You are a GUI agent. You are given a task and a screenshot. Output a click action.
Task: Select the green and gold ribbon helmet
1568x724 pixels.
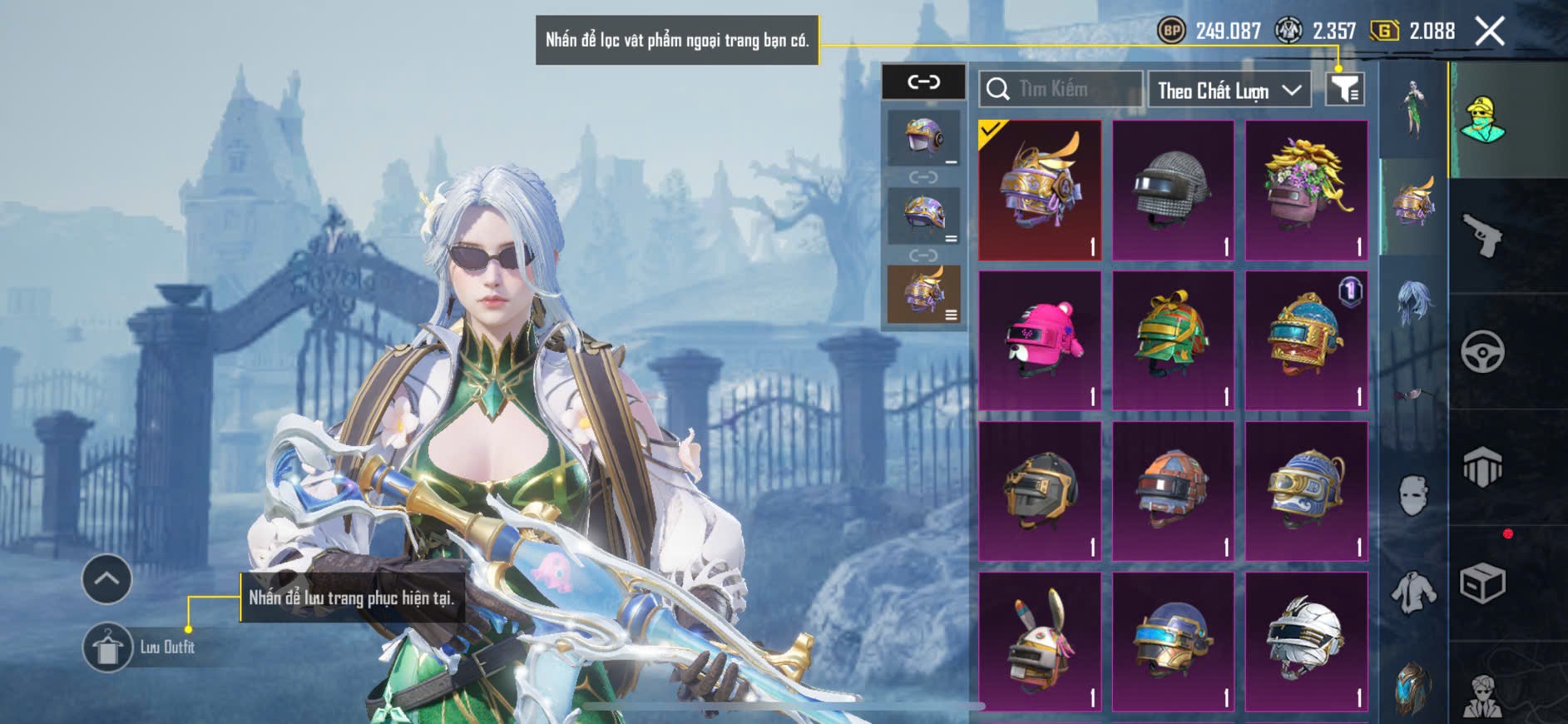click(1173, 340)
